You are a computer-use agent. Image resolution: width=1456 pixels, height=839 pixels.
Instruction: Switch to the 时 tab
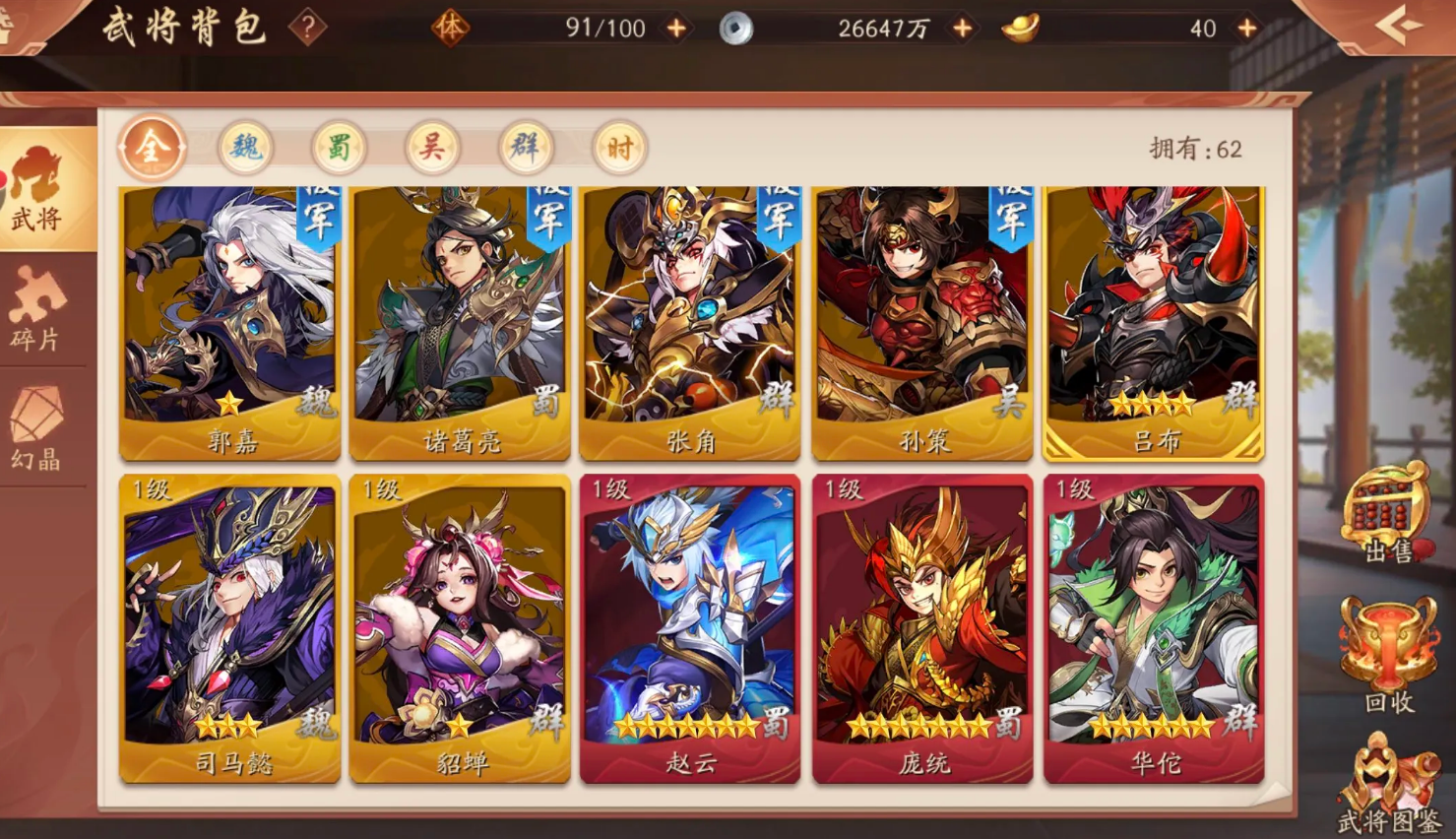click(x=618, y=148)
